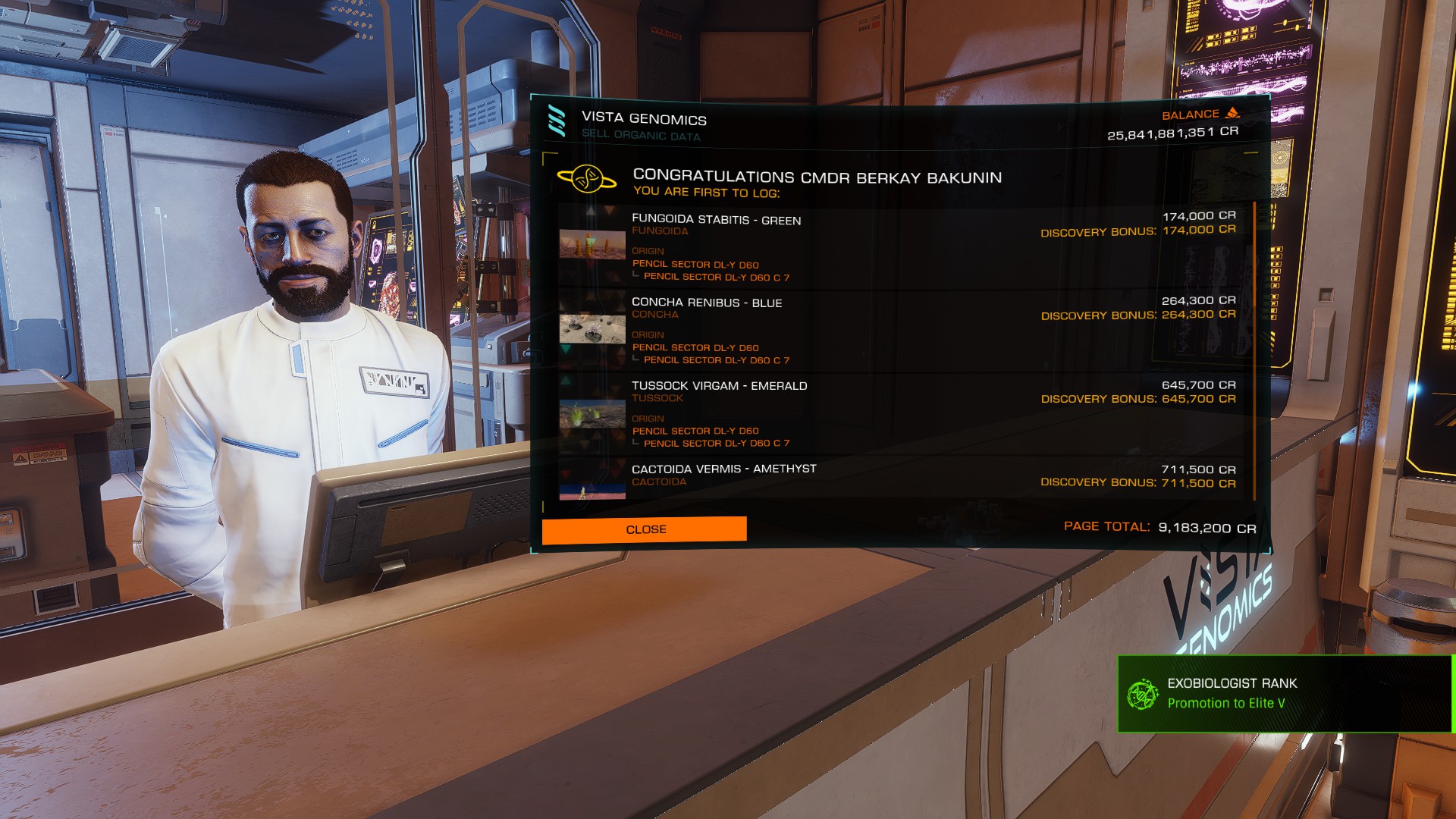
Task: View the Concha Renibus thumbnail
Action: pos(592,329)
